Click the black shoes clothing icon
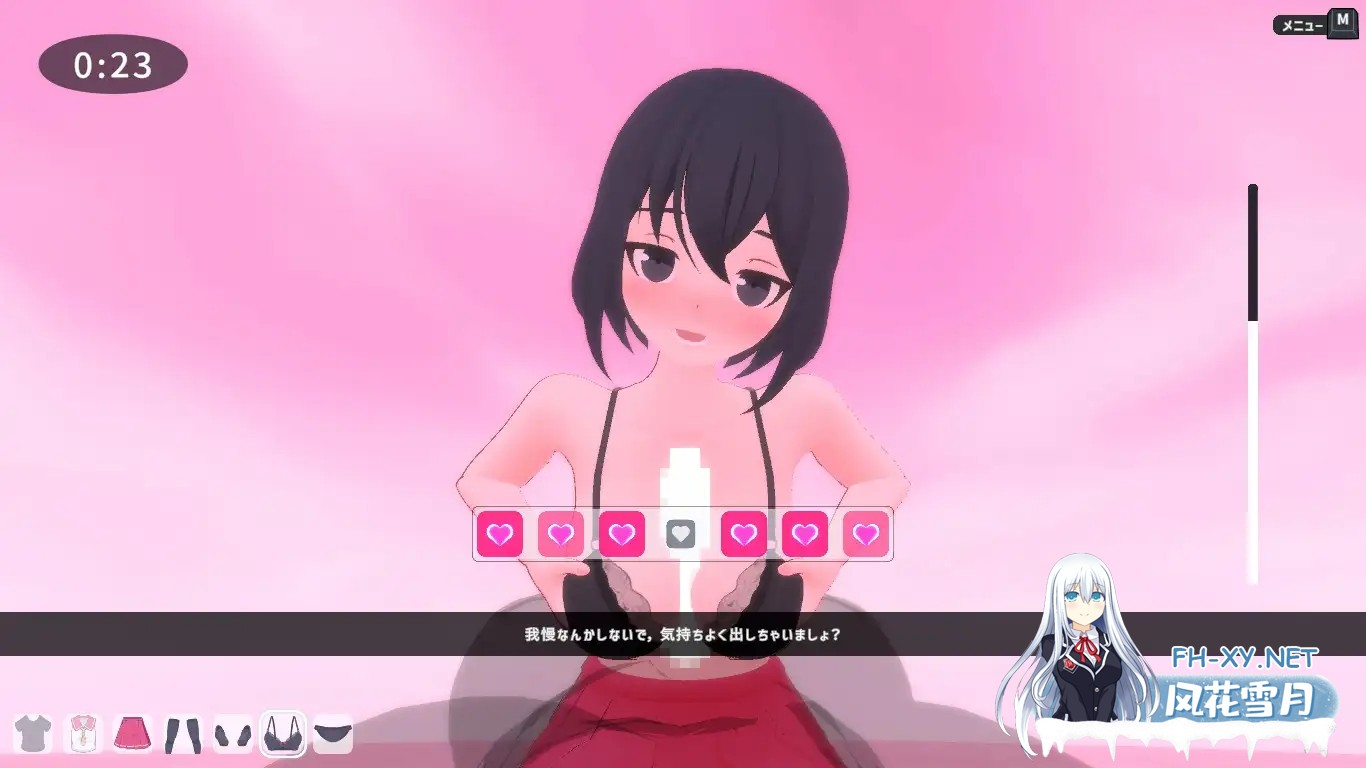The height and width of the screenshot is (768, 1366). point(232,735)
